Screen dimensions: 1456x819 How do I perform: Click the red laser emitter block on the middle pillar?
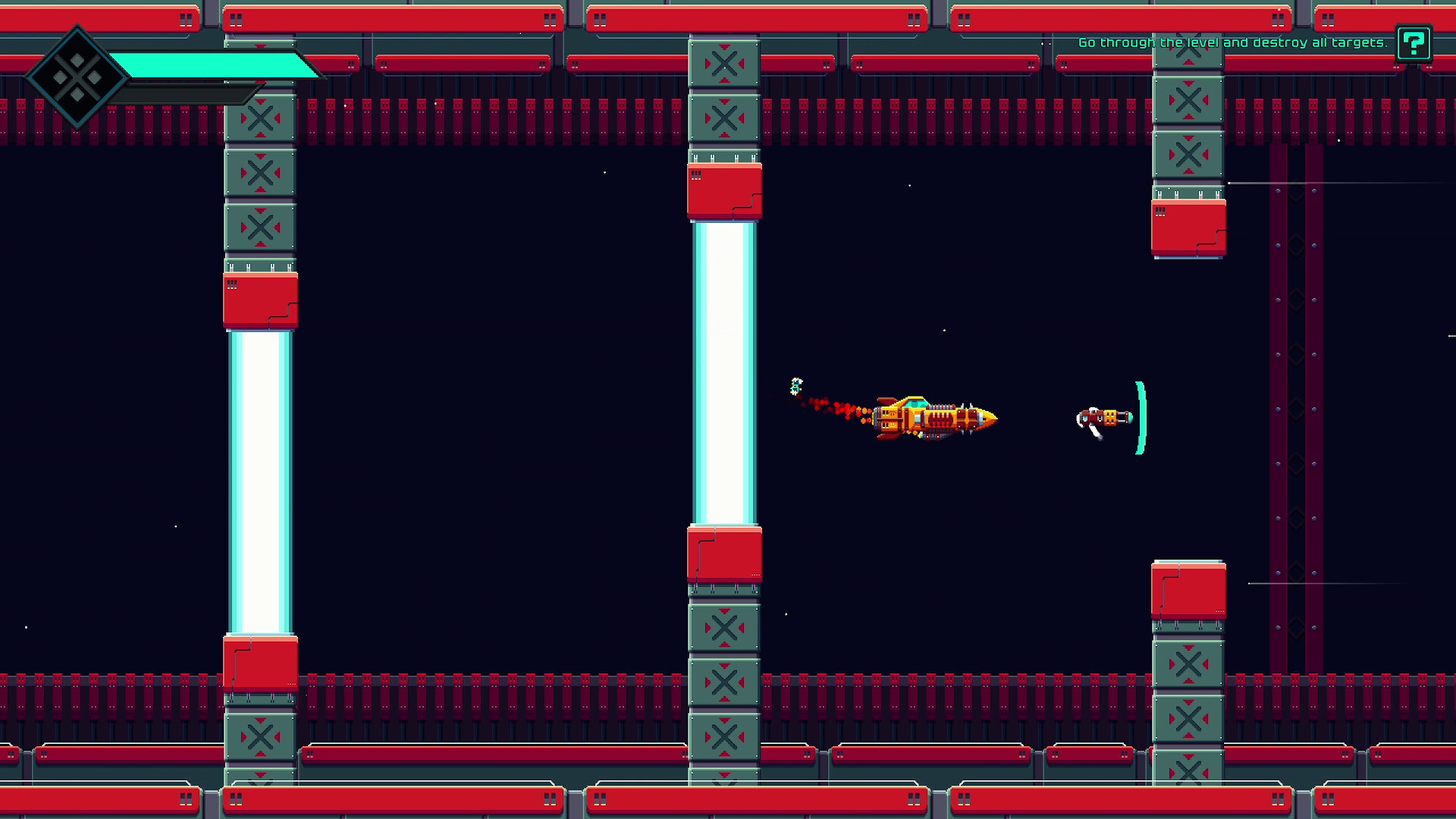[723, 191]
